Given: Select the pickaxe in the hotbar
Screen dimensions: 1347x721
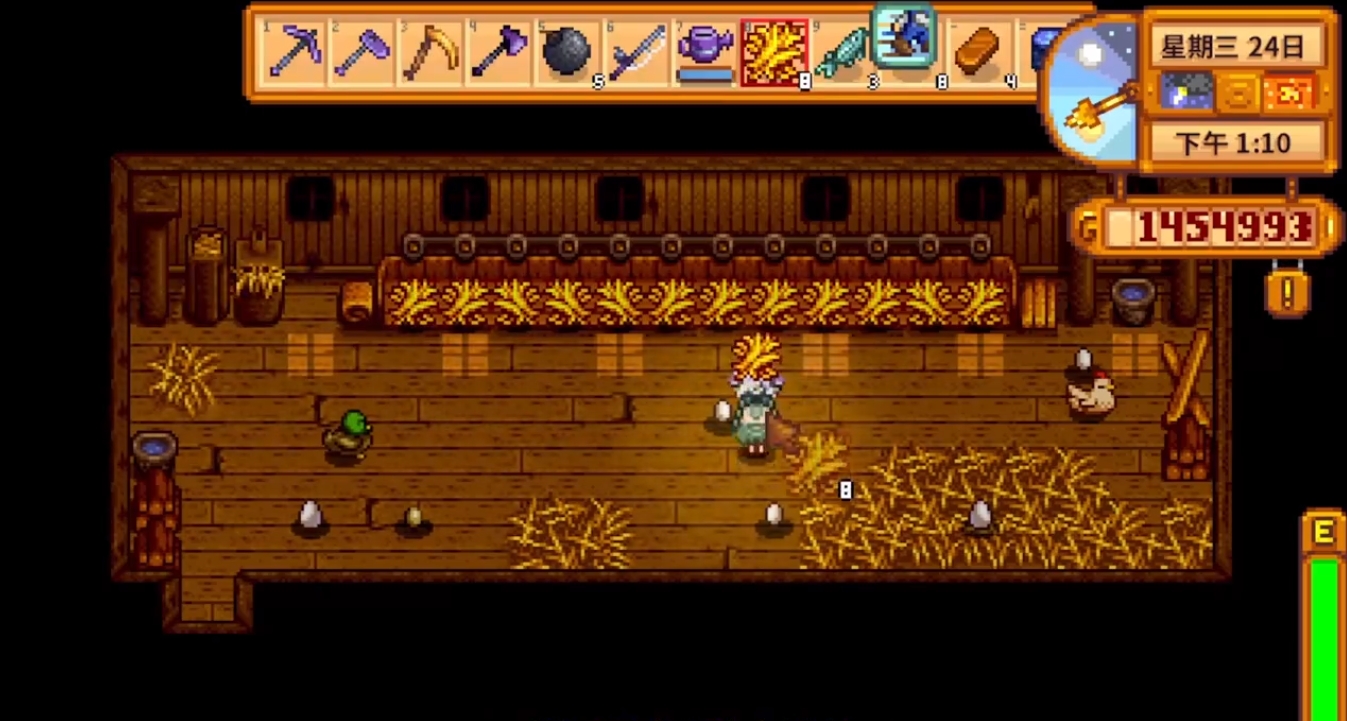Looking at the screenshot, I should pyautogui.click(x=294, y=52).
